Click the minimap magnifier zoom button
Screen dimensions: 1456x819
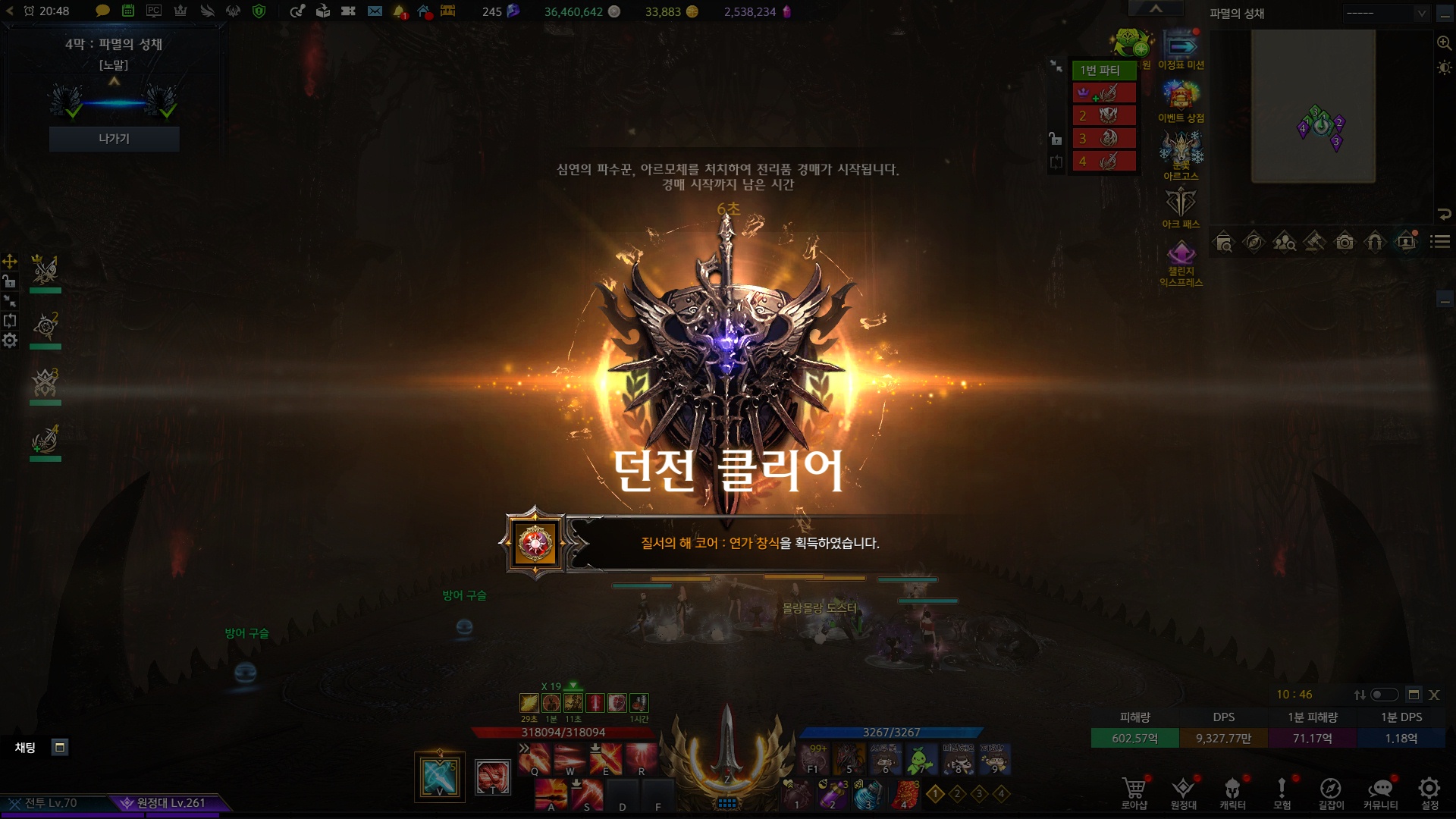[1444, 43]
